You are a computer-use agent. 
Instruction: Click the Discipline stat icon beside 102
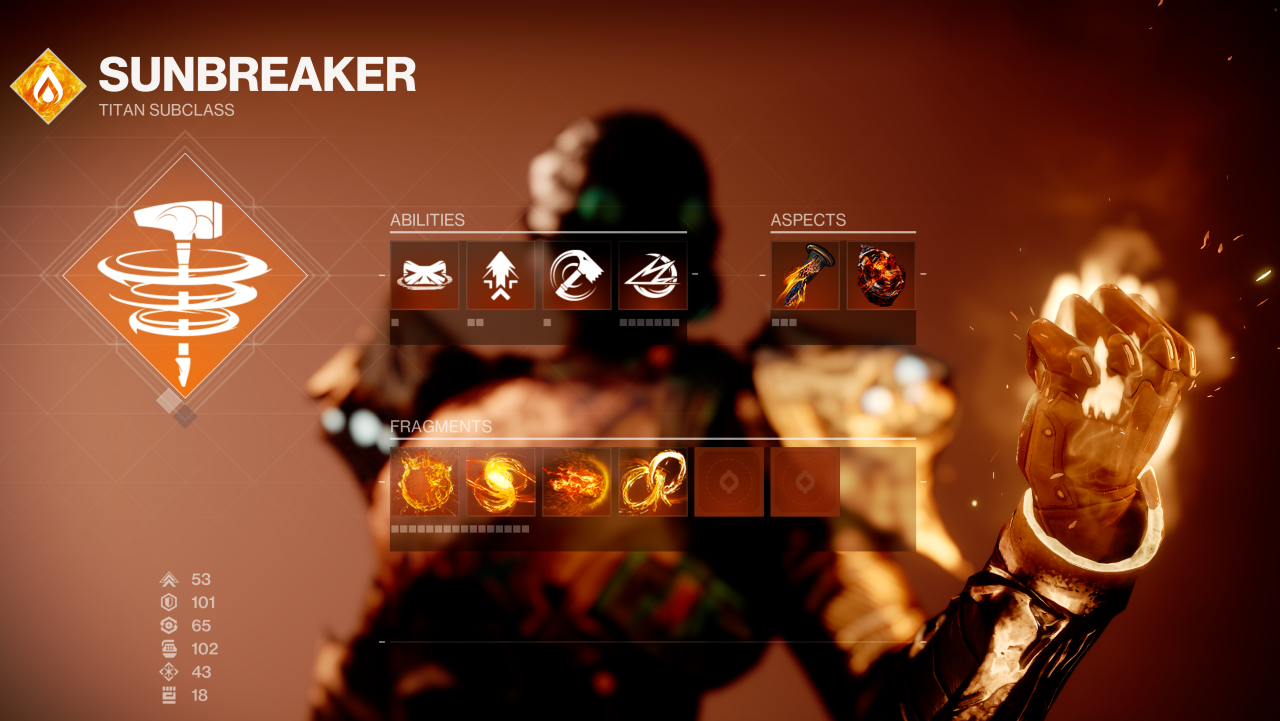point(168,648)
